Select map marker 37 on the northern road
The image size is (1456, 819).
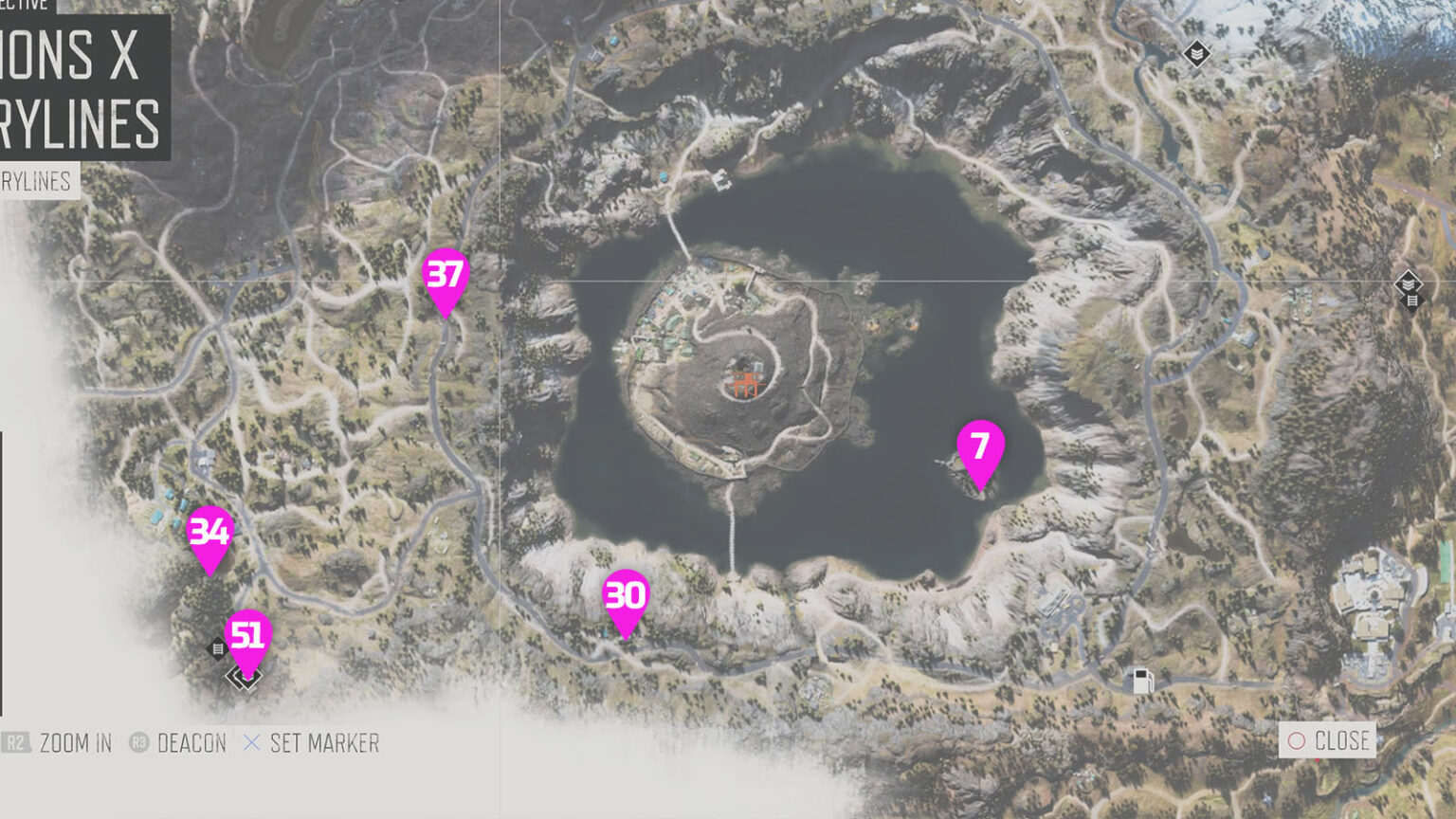[x=446, y=278]
